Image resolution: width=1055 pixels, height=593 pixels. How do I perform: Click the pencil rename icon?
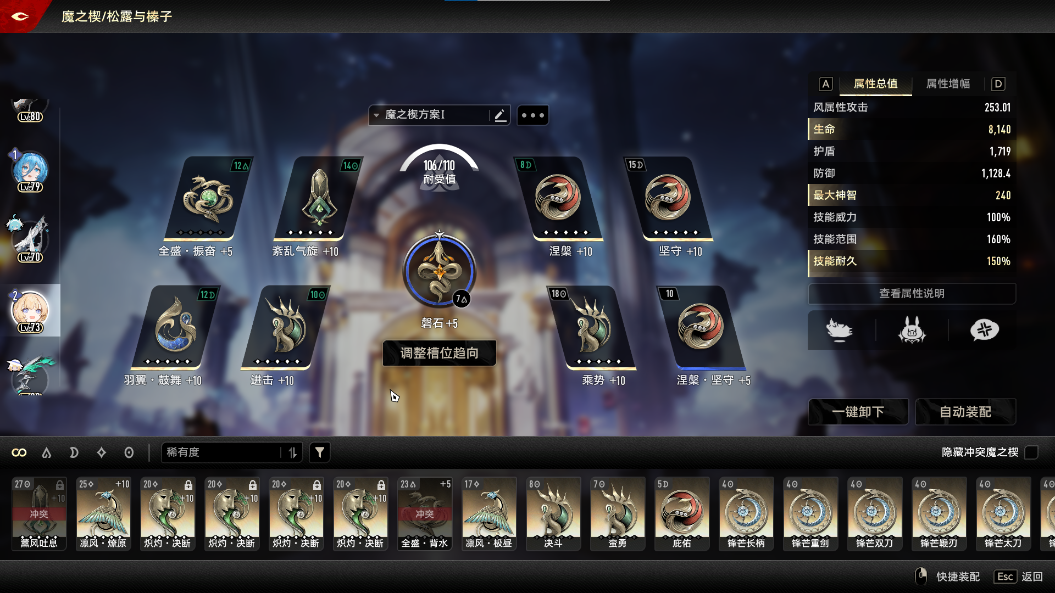coord(501,116)
